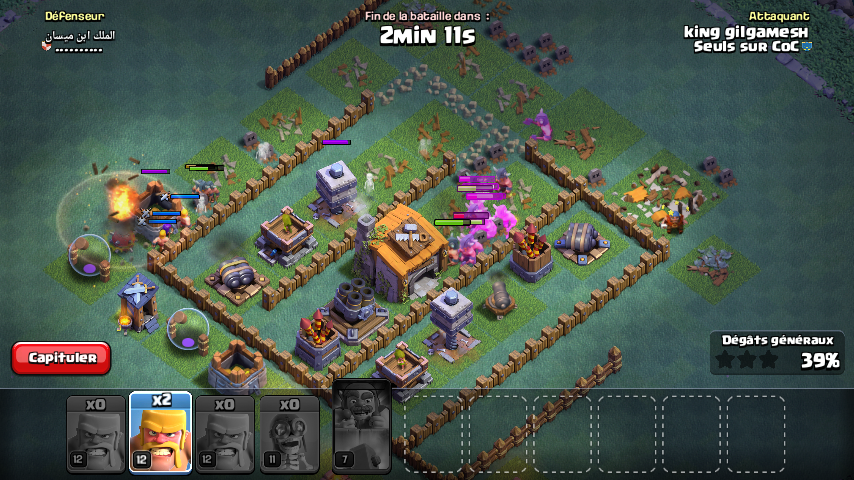Select the greyed-out skeleton Bomber troop slot

[x=289, y=433]
